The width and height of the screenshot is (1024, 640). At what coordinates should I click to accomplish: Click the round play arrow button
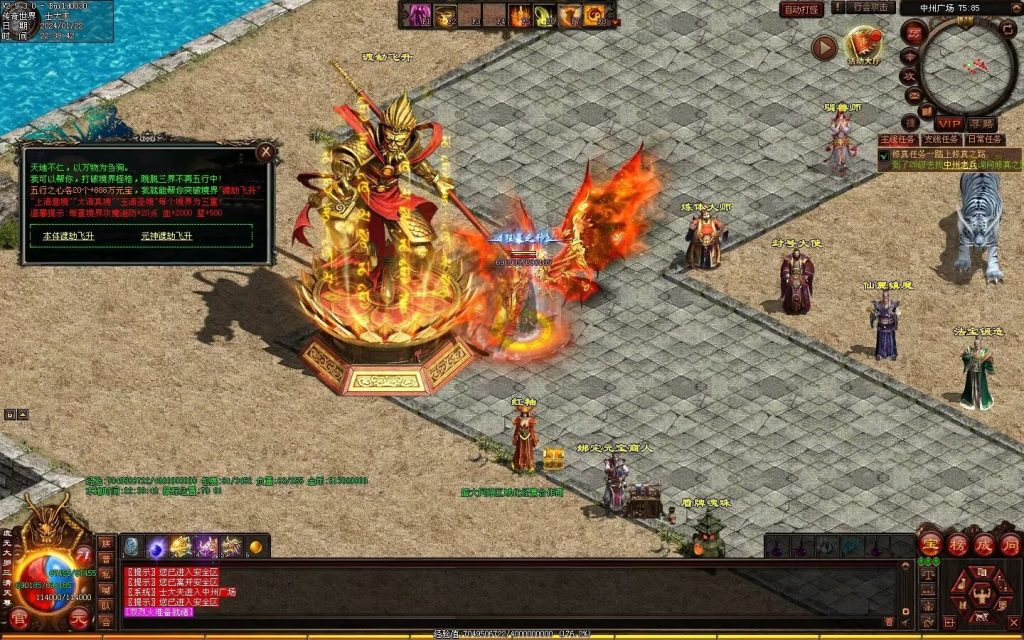pyautogui.click(x=824, y=47)
